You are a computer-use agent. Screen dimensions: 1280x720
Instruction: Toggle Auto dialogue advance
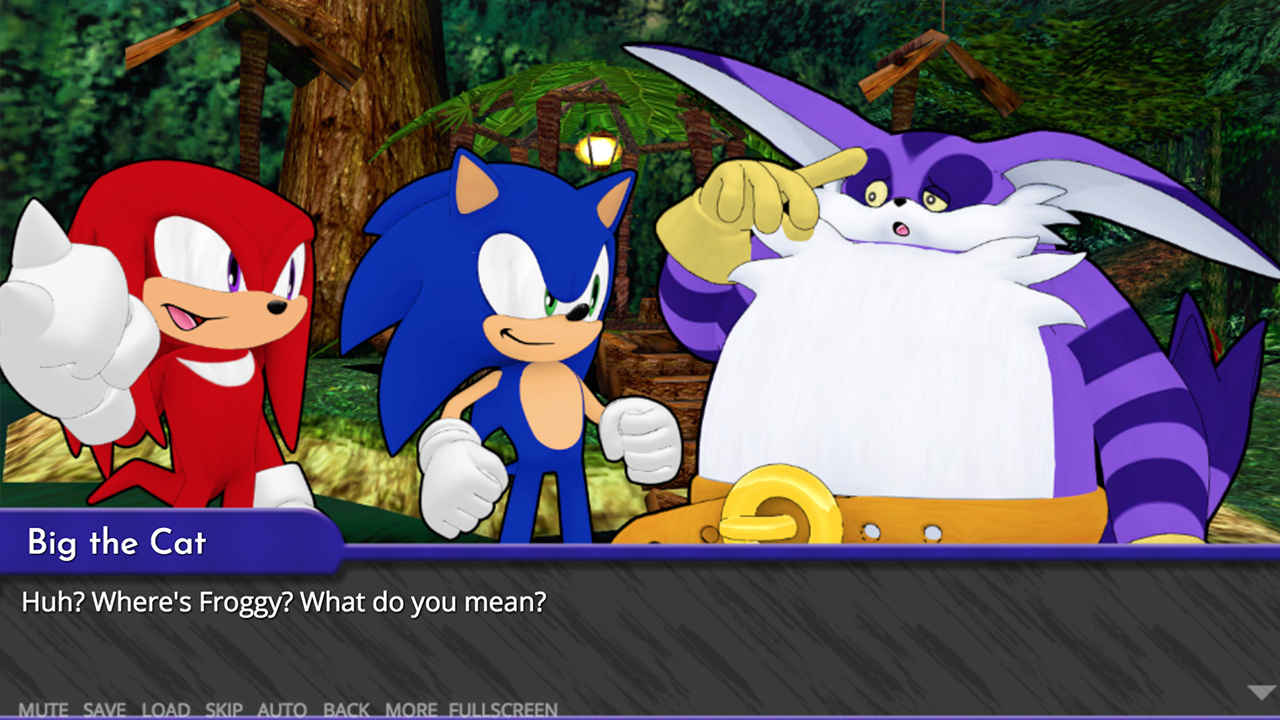pyautogui.click(x=282, y=710)
